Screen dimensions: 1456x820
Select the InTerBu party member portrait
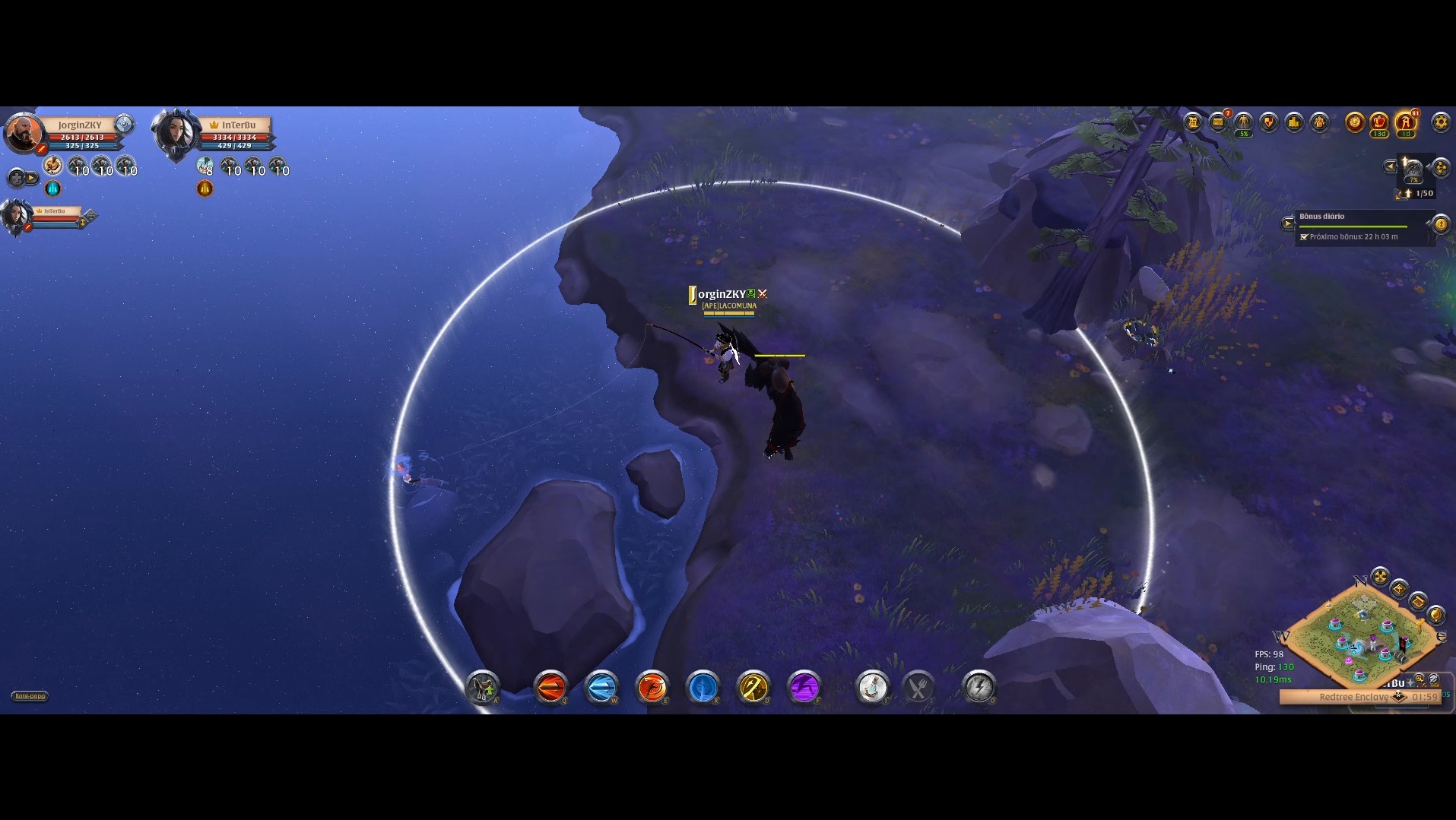pos(176,134)
